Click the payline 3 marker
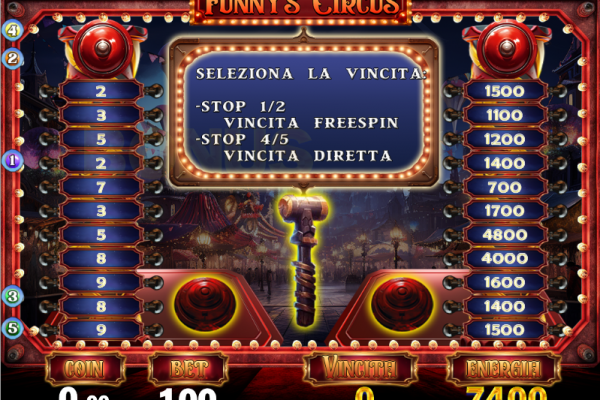Image resolution: width=600 pixels, height=400 pixels. [x=13, y=296]
